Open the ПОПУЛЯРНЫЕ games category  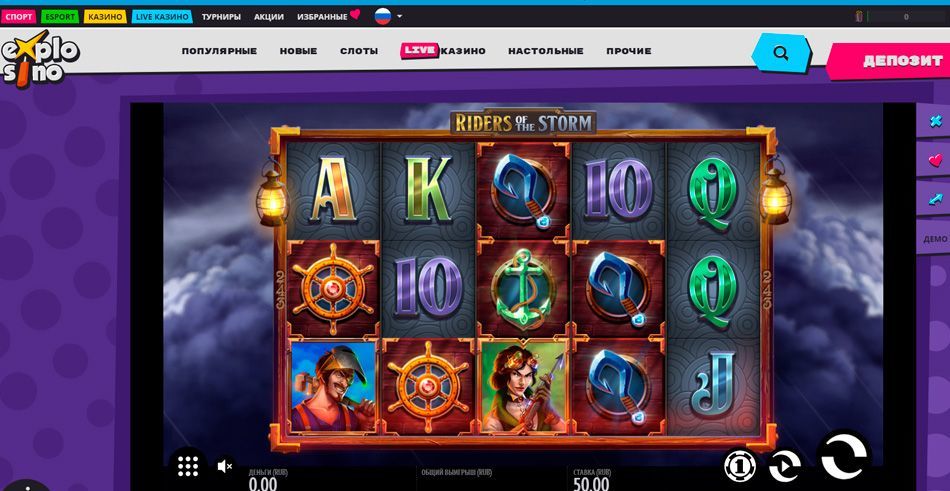[x=219, y=51]
